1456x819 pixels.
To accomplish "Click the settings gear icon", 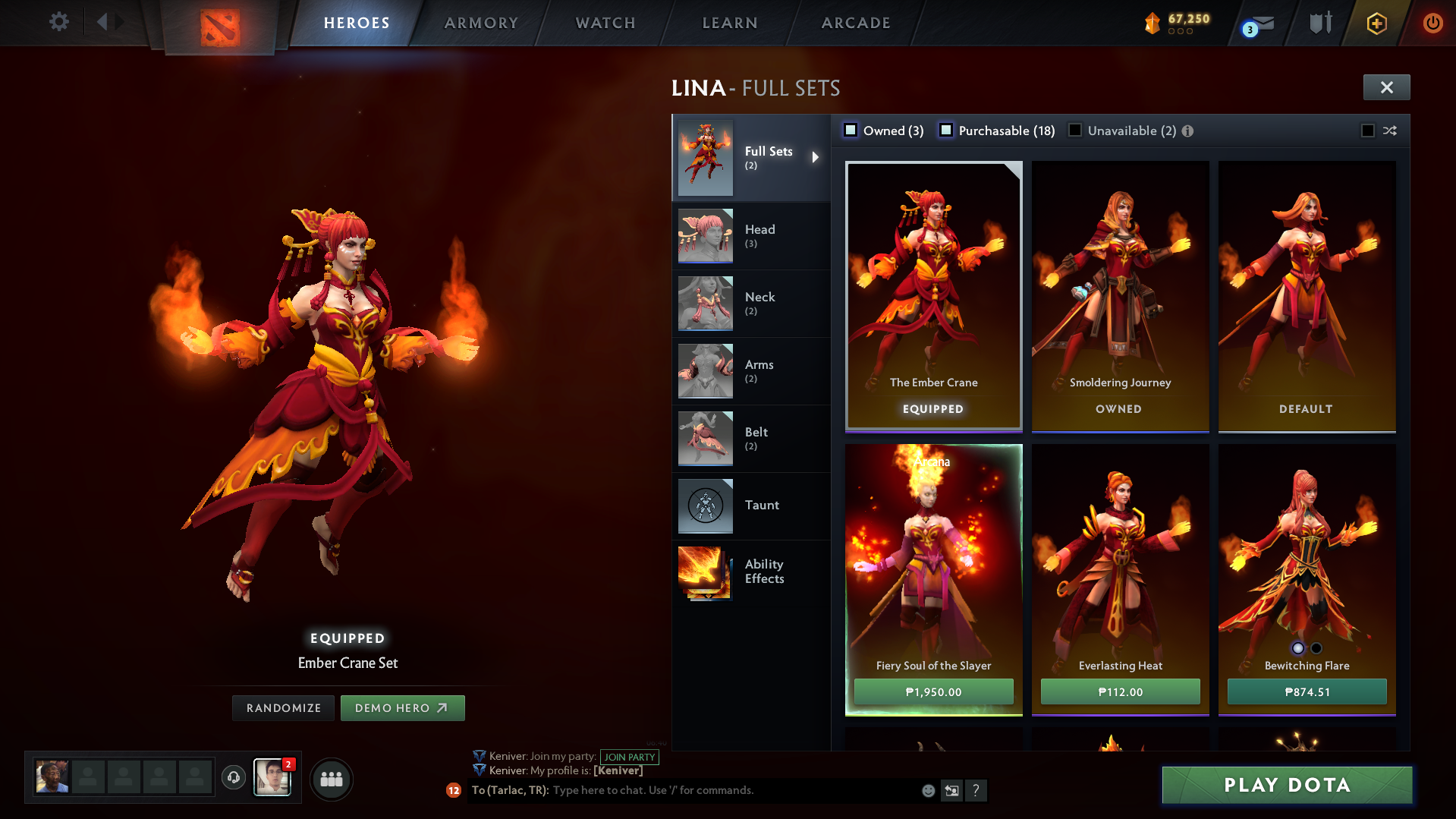I will (58, 22).
